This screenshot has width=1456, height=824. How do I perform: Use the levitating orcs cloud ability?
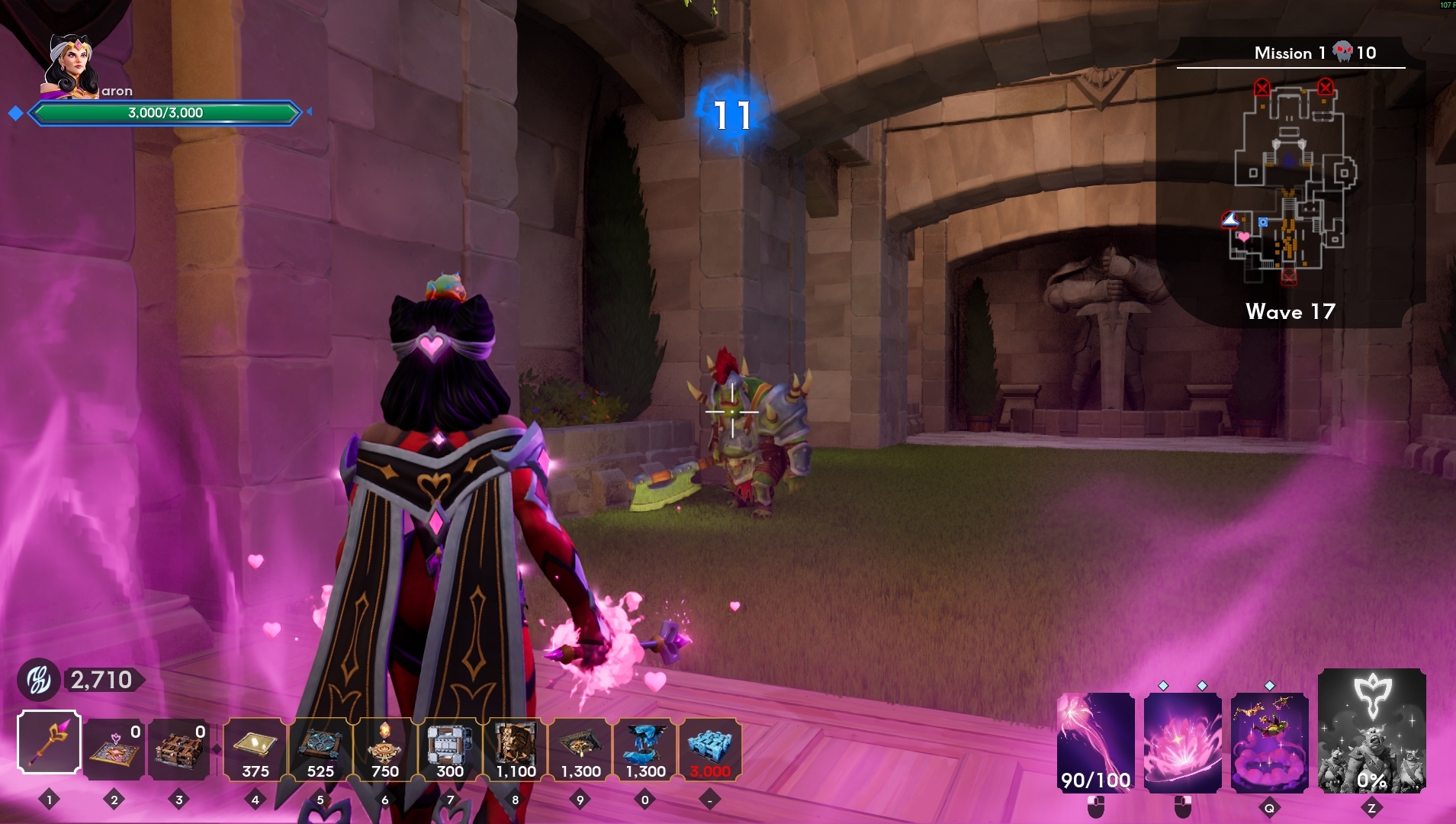1270,742
